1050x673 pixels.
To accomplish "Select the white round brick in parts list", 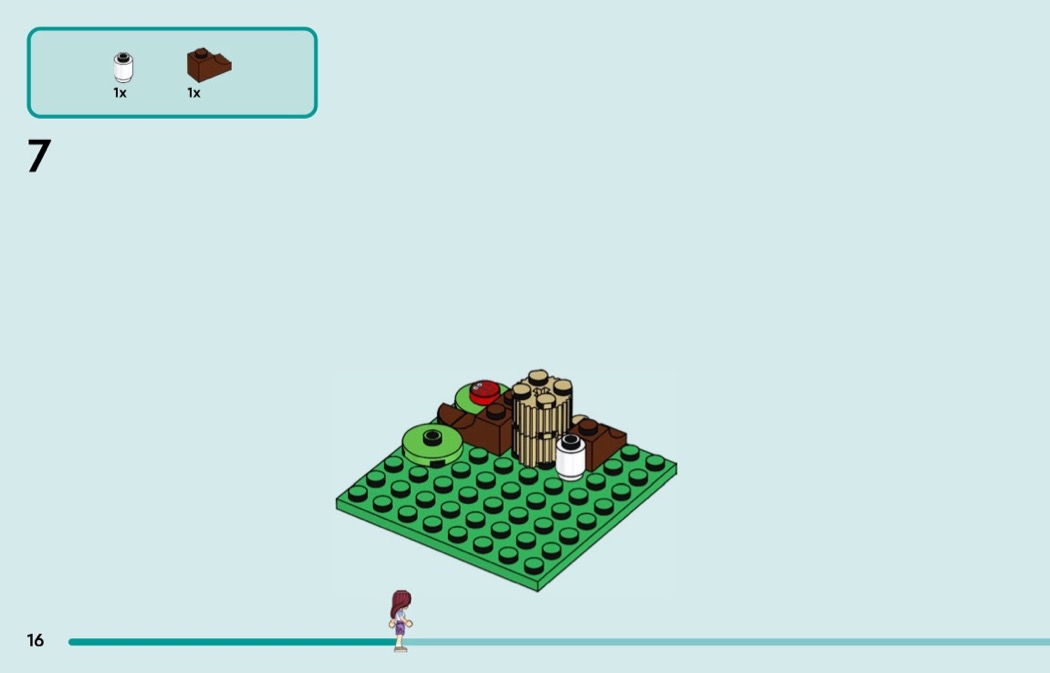I will (x=123, y=68).
